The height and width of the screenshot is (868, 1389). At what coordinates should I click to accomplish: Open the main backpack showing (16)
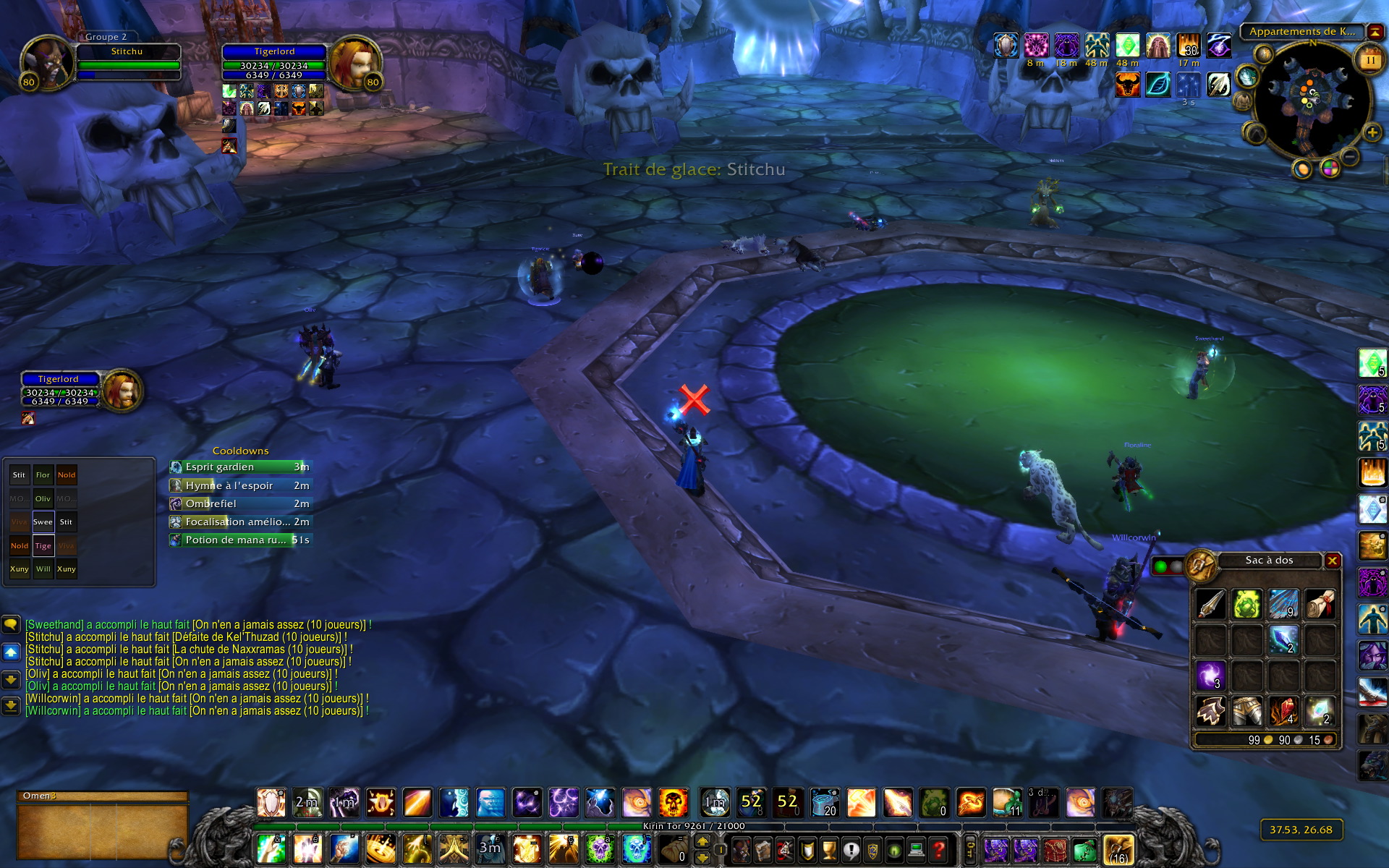pyautogui.click(x=1118, y=850)
